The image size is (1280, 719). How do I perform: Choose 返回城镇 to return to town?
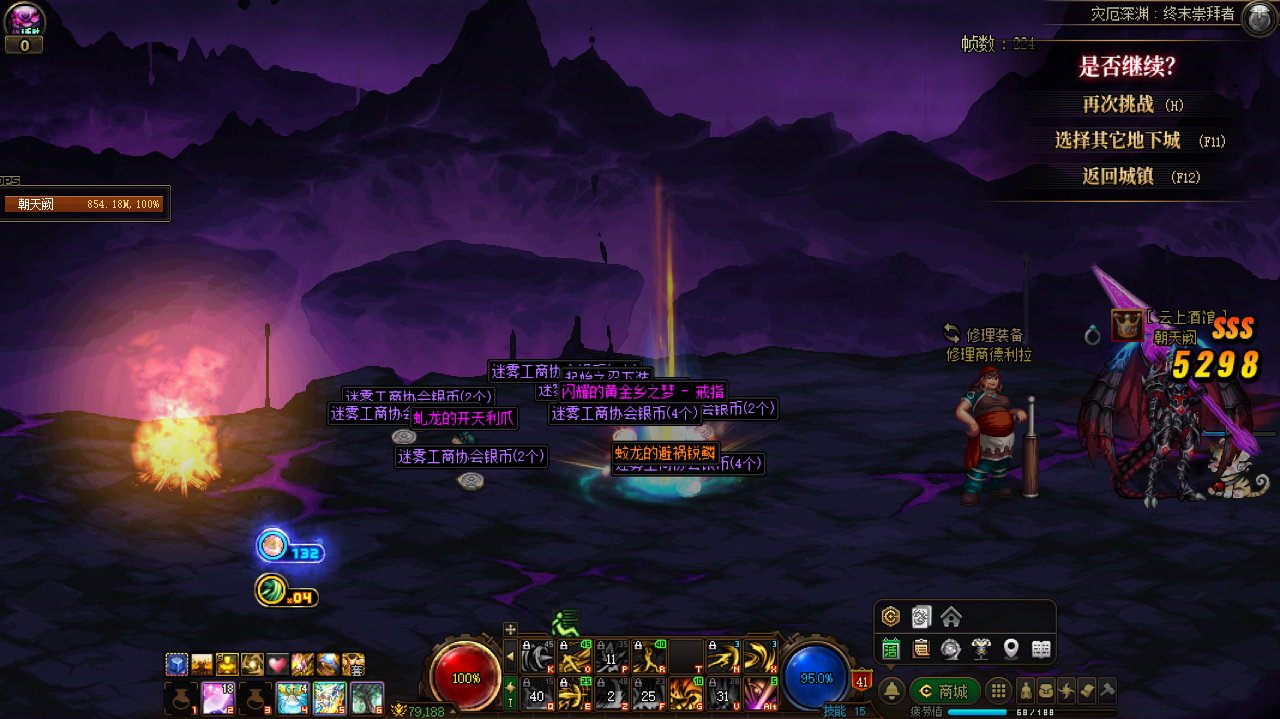coord(1118,176)
